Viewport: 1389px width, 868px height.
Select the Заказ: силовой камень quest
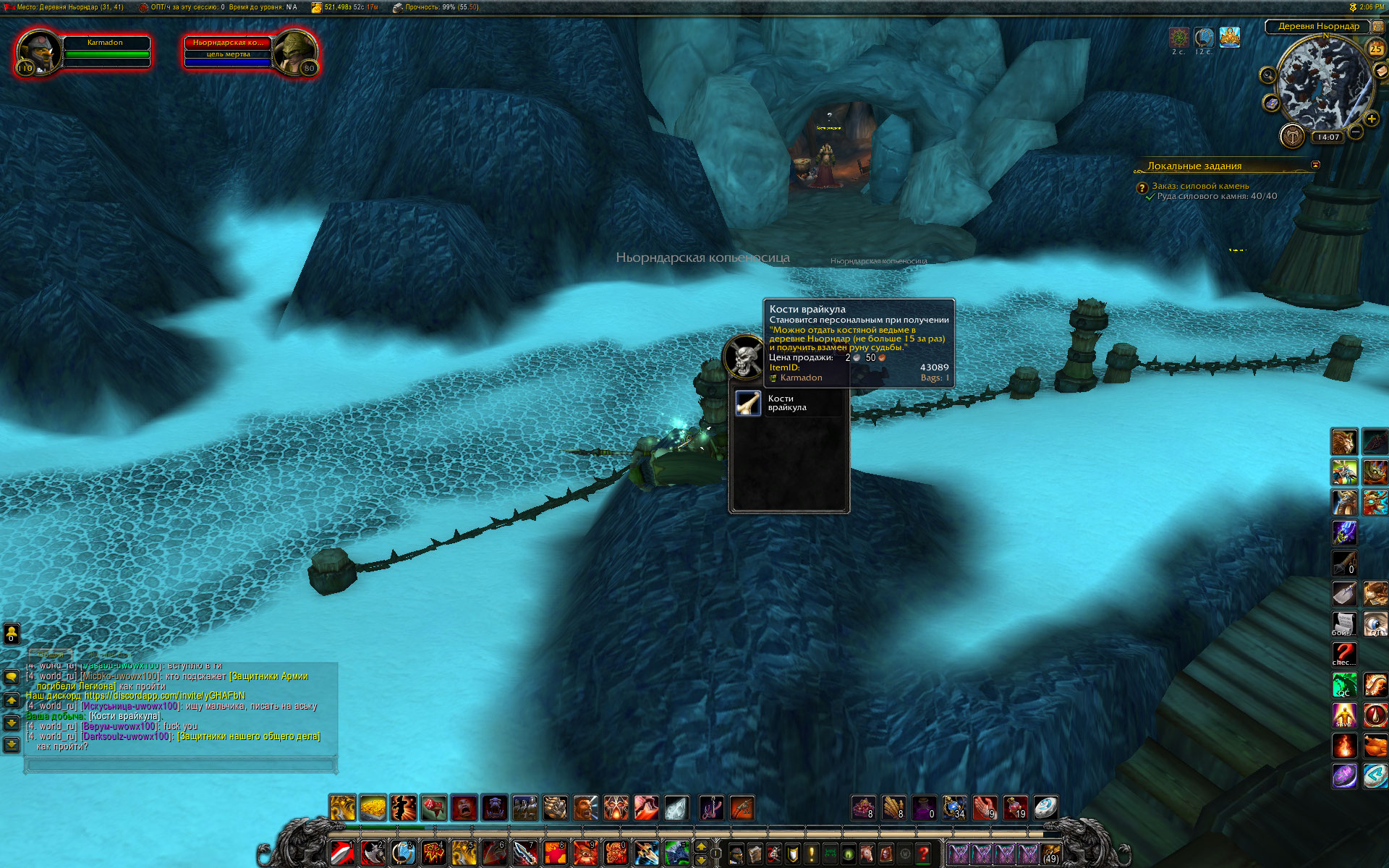click(1200, 186)
